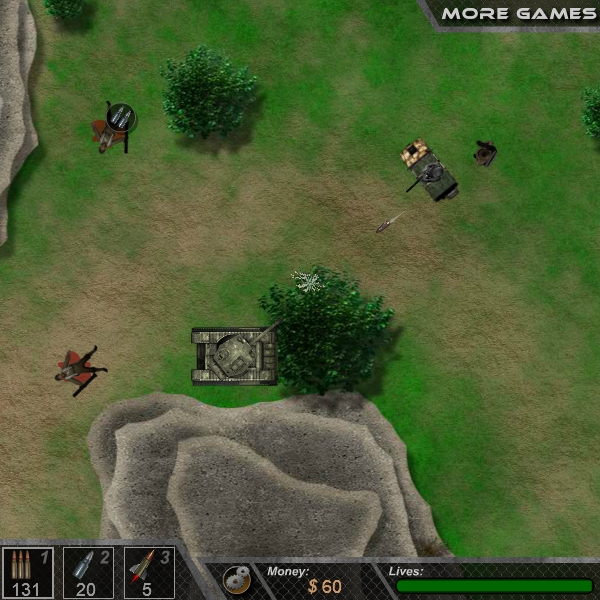Choose the rocket weapon slot
Image resolution: width=600 pixels, height=600 pixels.
click(x=149, y=573)
